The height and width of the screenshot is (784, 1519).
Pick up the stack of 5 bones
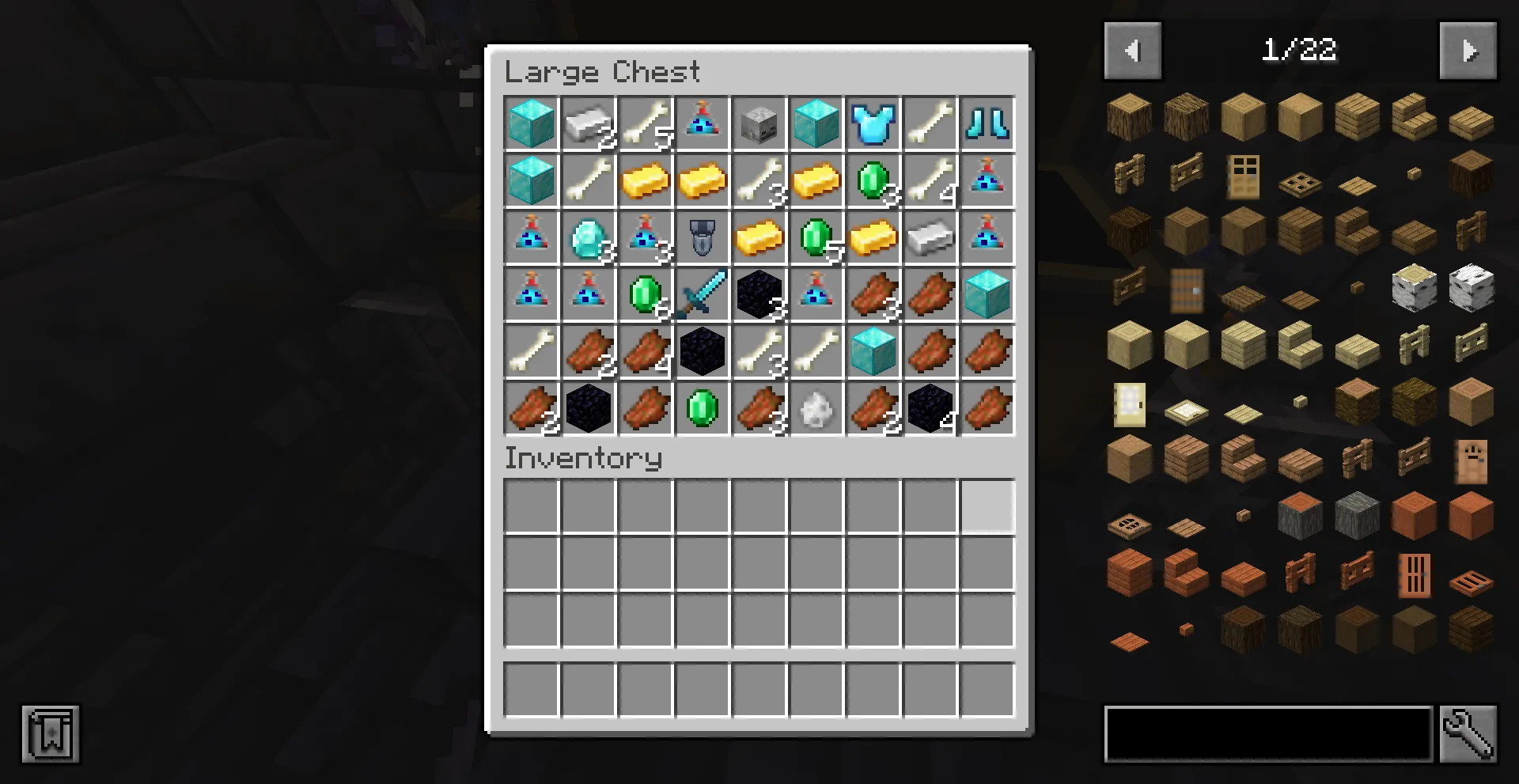click(646, 123)
